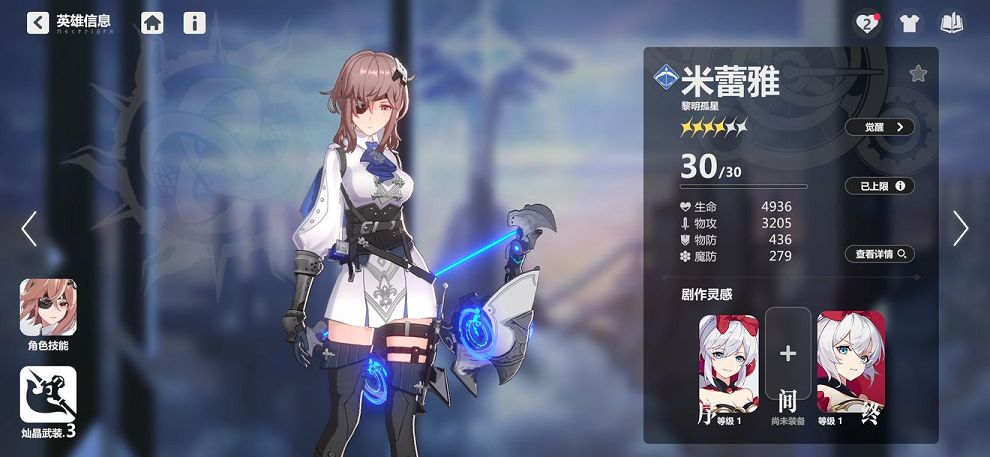Viewport: 990px width, 457px height.
Task: View stat details with 查看详情
Action: click(x=879, y=254)
